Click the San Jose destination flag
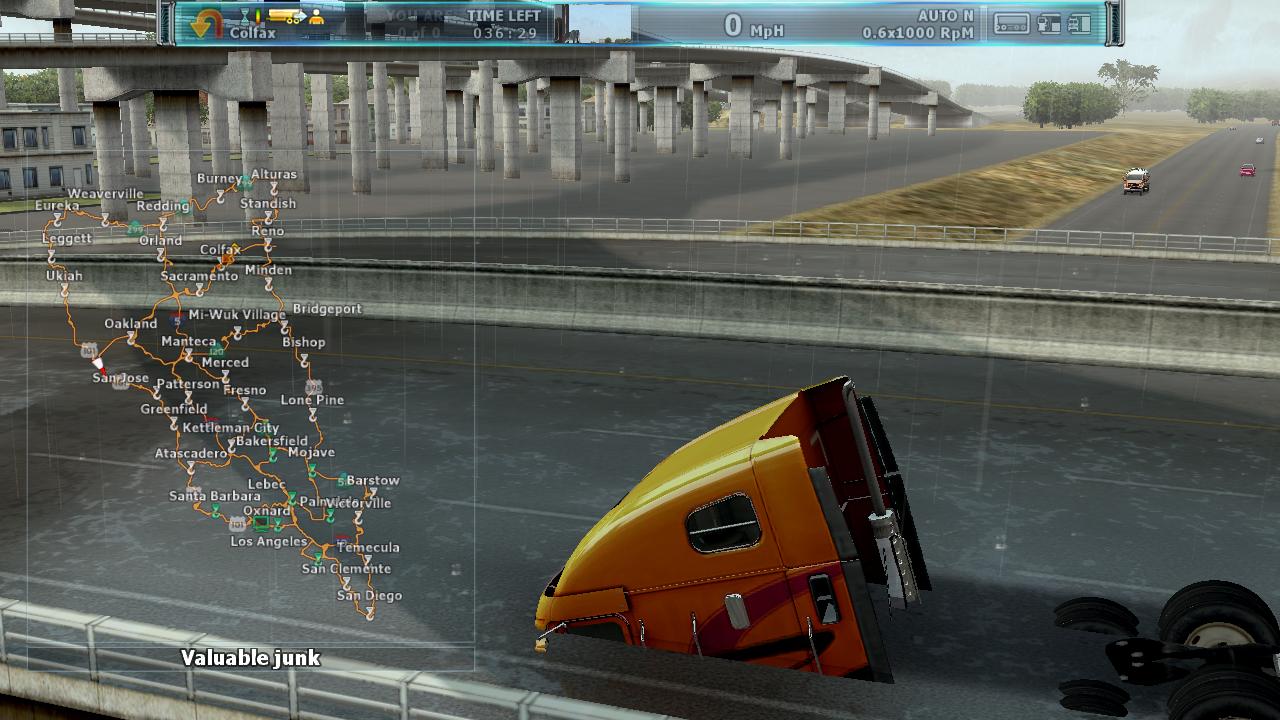 click(98, 366)
